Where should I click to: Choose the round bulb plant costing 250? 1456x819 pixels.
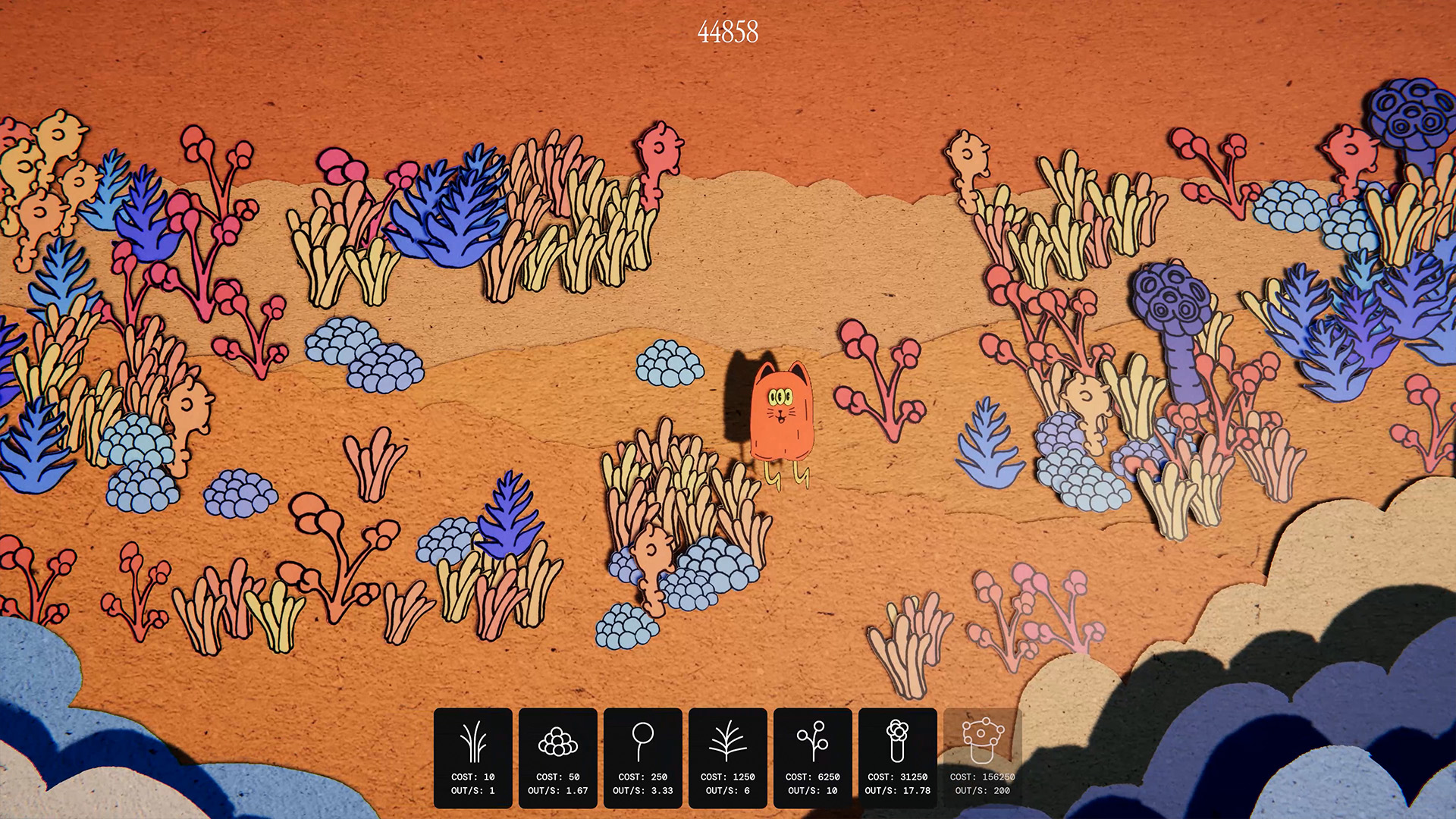click(642, 757)
